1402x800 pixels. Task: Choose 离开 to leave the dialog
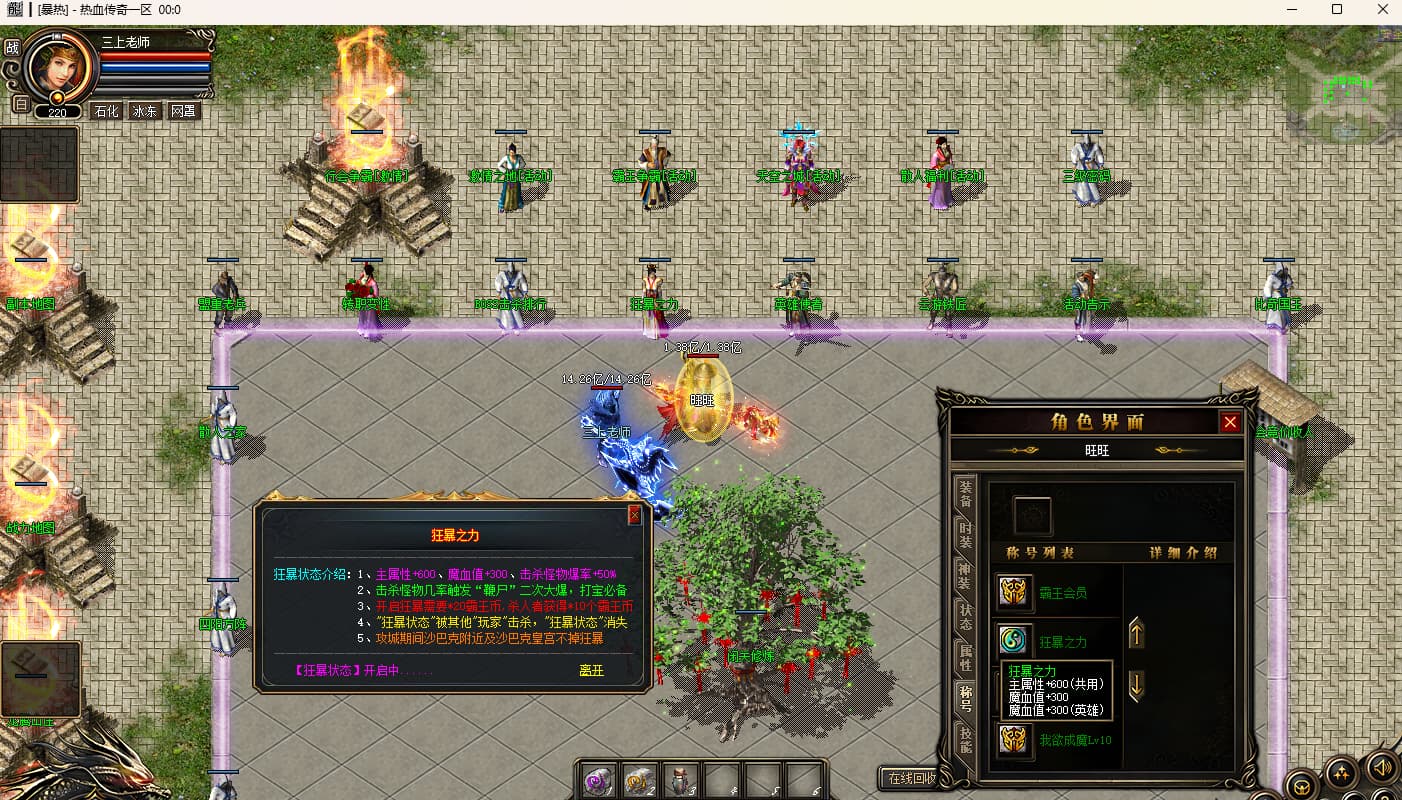tap(591, 670)
